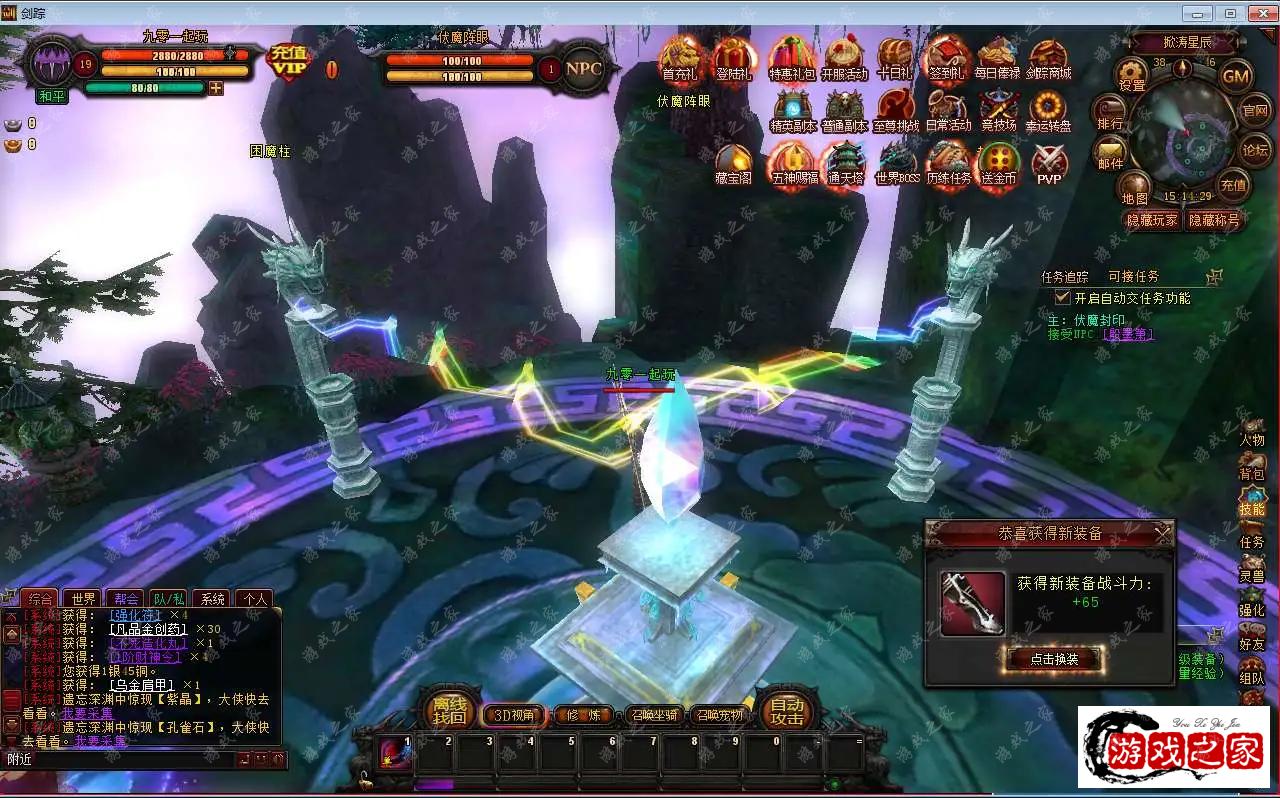The width and height of the screenshot is (1280, 798).
Task: Open the 邮件 mail icon
Action: coord(1110,152)
